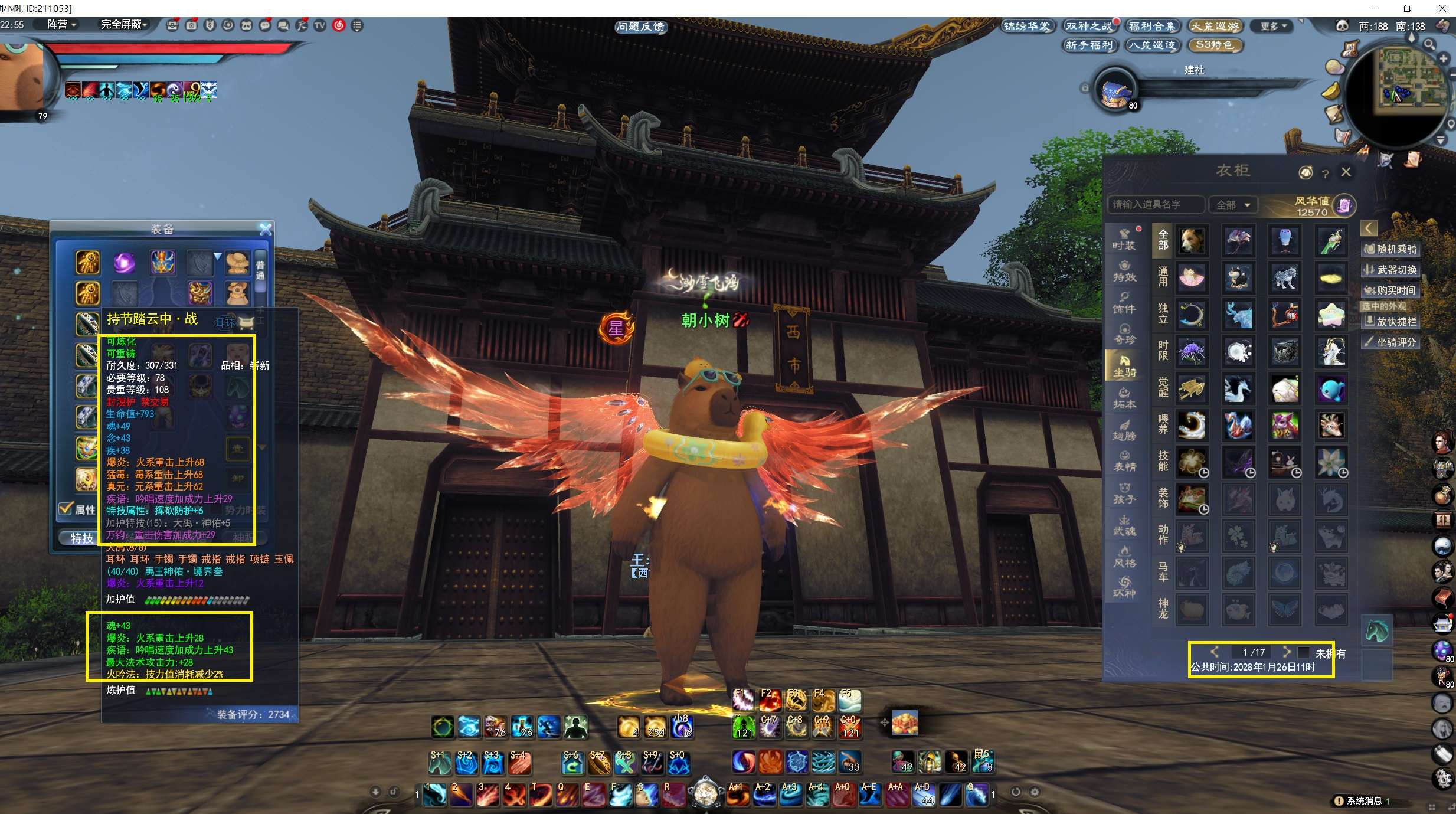Click the 武器切换 weapon switch button
Viewport: 1456px width, 814px height.
pos(1390,270)
